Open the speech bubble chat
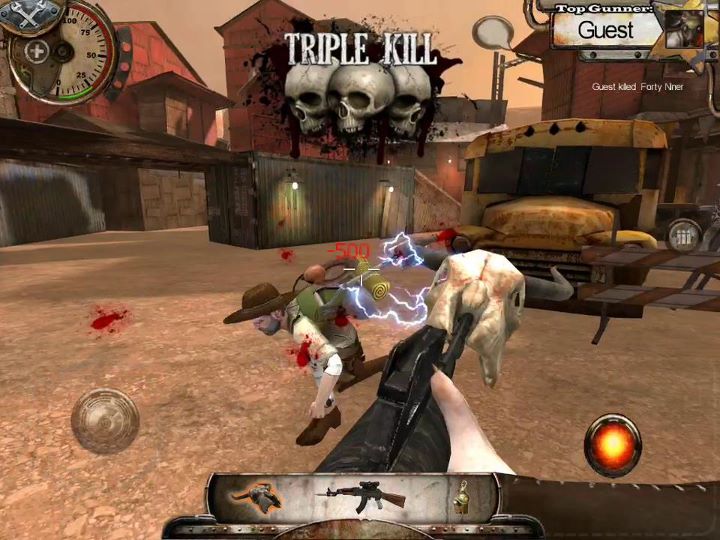This screenshot has width=720, height=540. [492, 33]
